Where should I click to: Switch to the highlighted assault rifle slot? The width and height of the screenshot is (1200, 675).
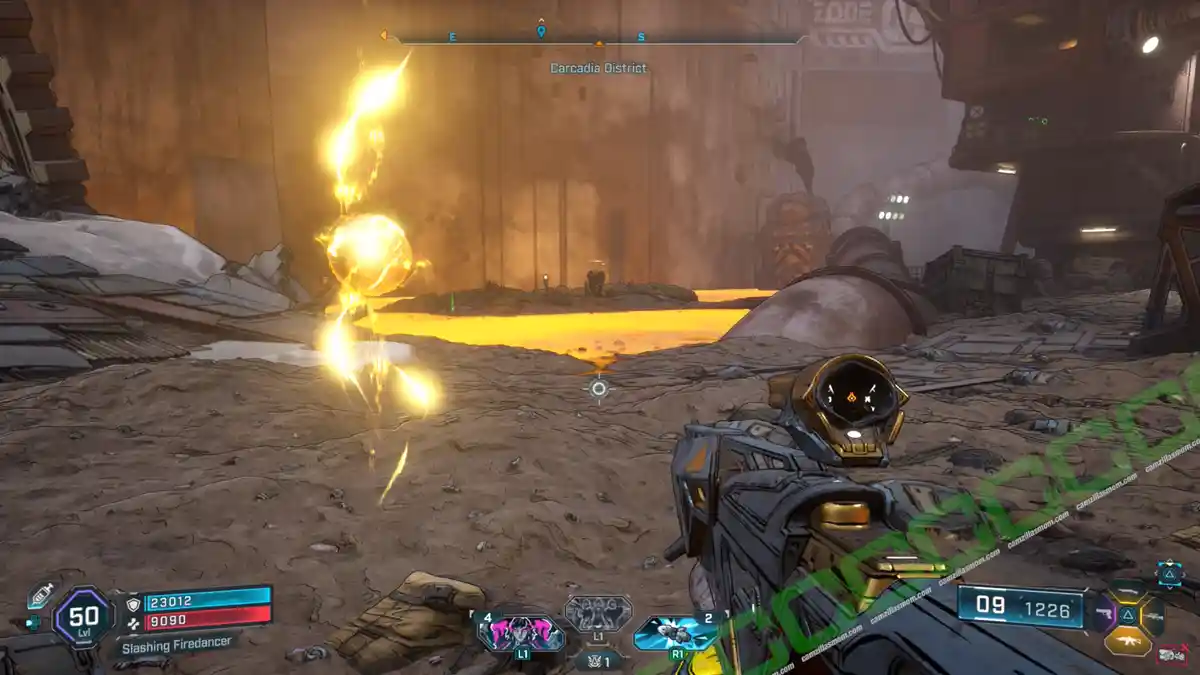(x=1128, y=641)
